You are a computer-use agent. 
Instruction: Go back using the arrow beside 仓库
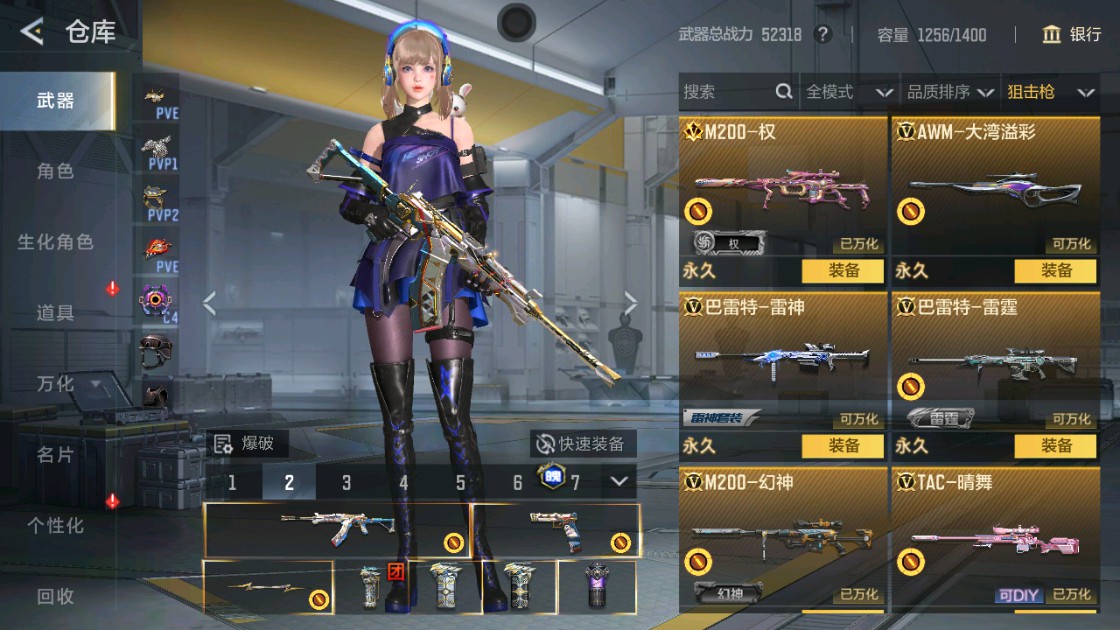pyautogui.click(x=32, y=32)
